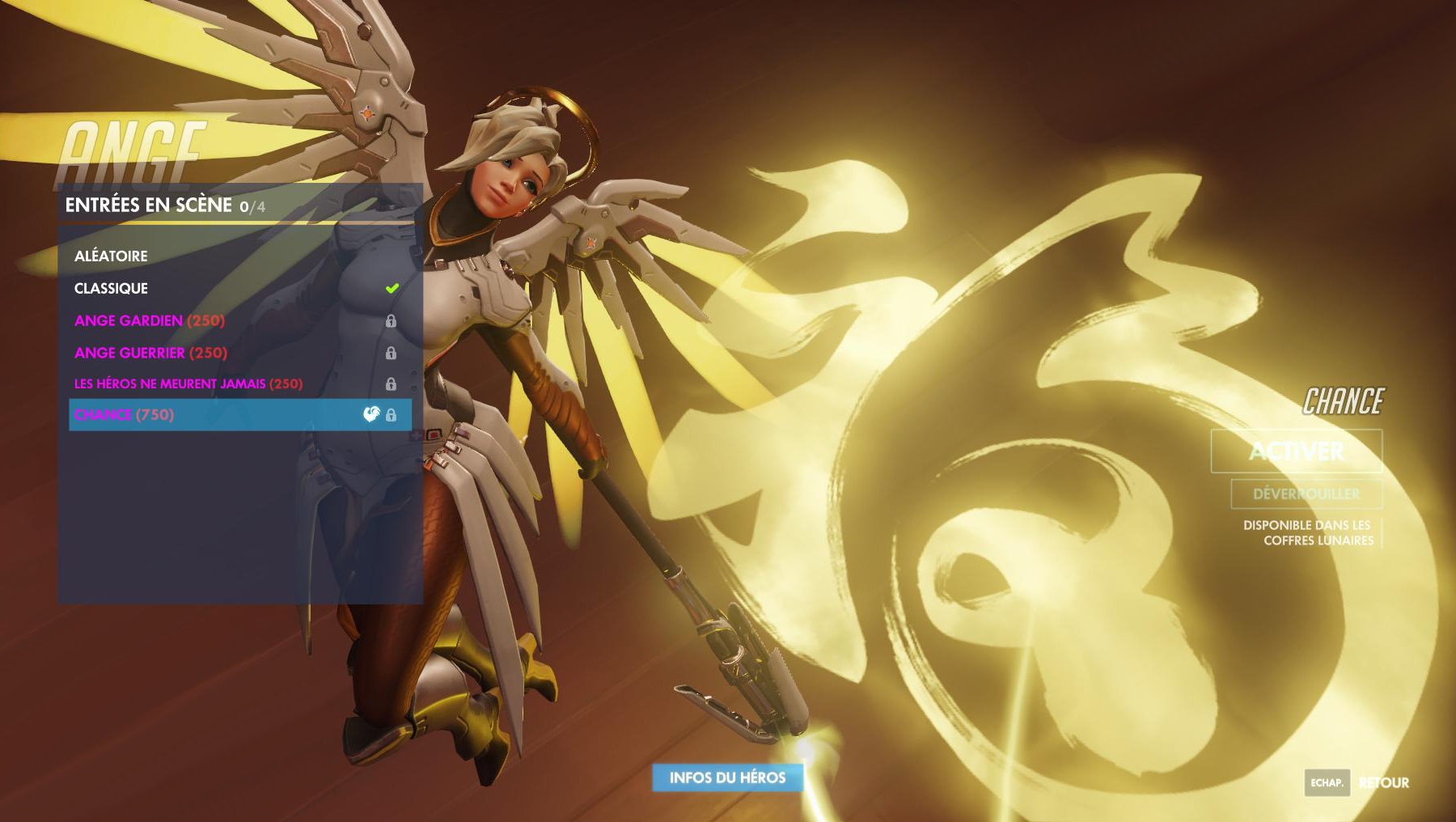Choose the Classique highlight intro
The width and height of the screenshot is (1456, 822).
tap(111, 288)
